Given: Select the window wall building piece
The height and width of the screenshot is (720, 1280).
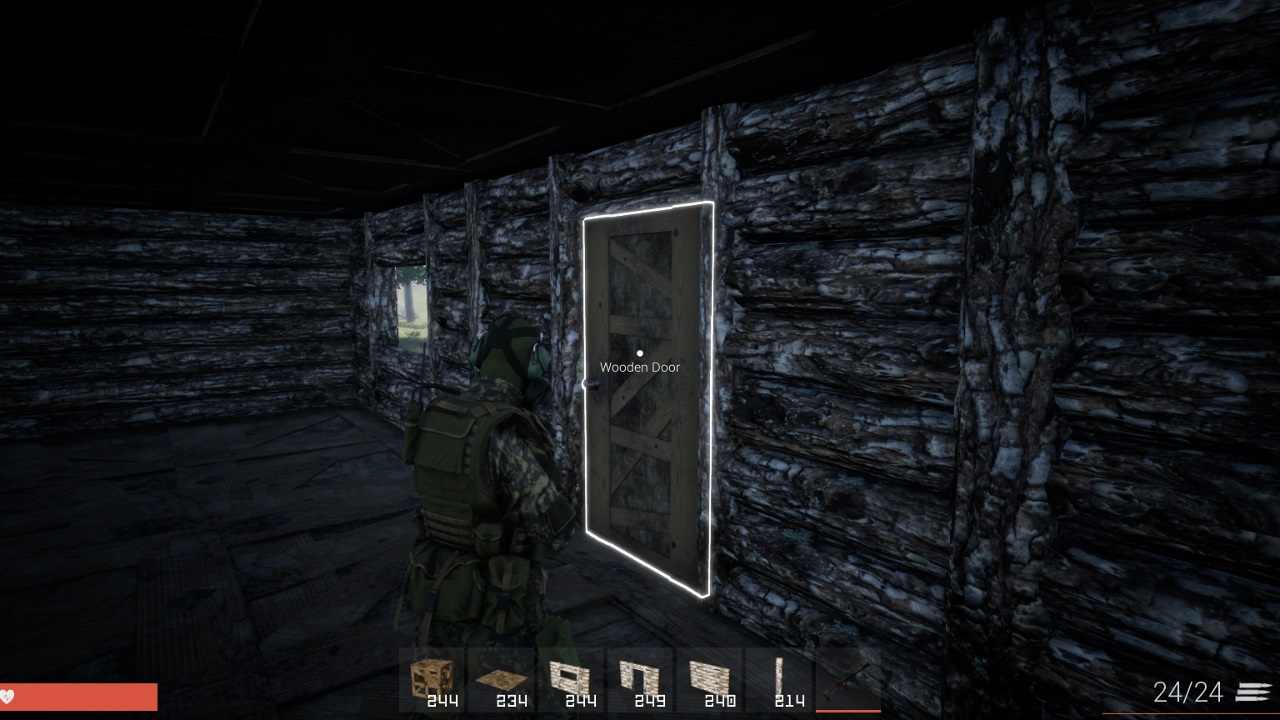Looking at the screenshot, I should [571, 680].
